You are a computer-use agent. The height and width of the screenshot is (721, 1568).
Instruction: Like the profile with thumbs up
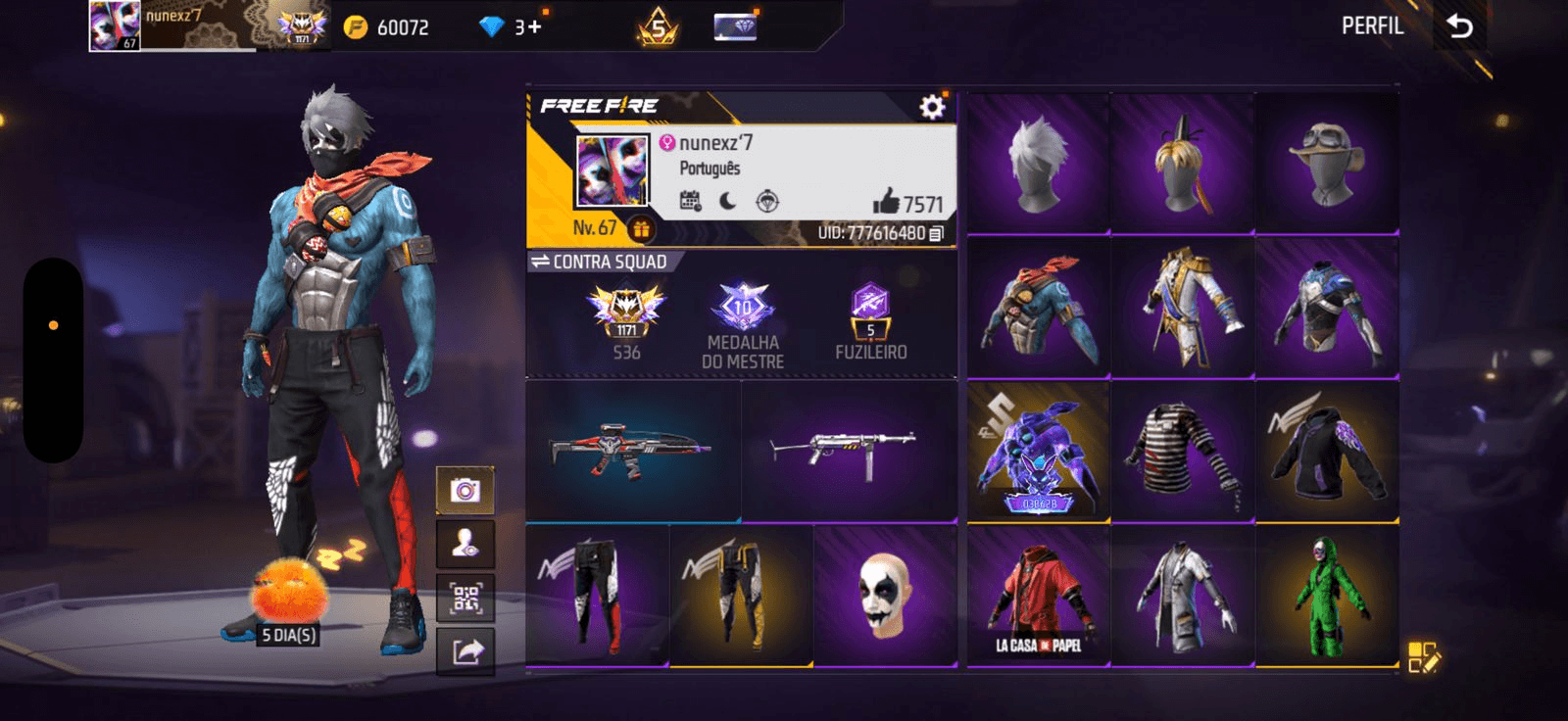pos(886,202)
